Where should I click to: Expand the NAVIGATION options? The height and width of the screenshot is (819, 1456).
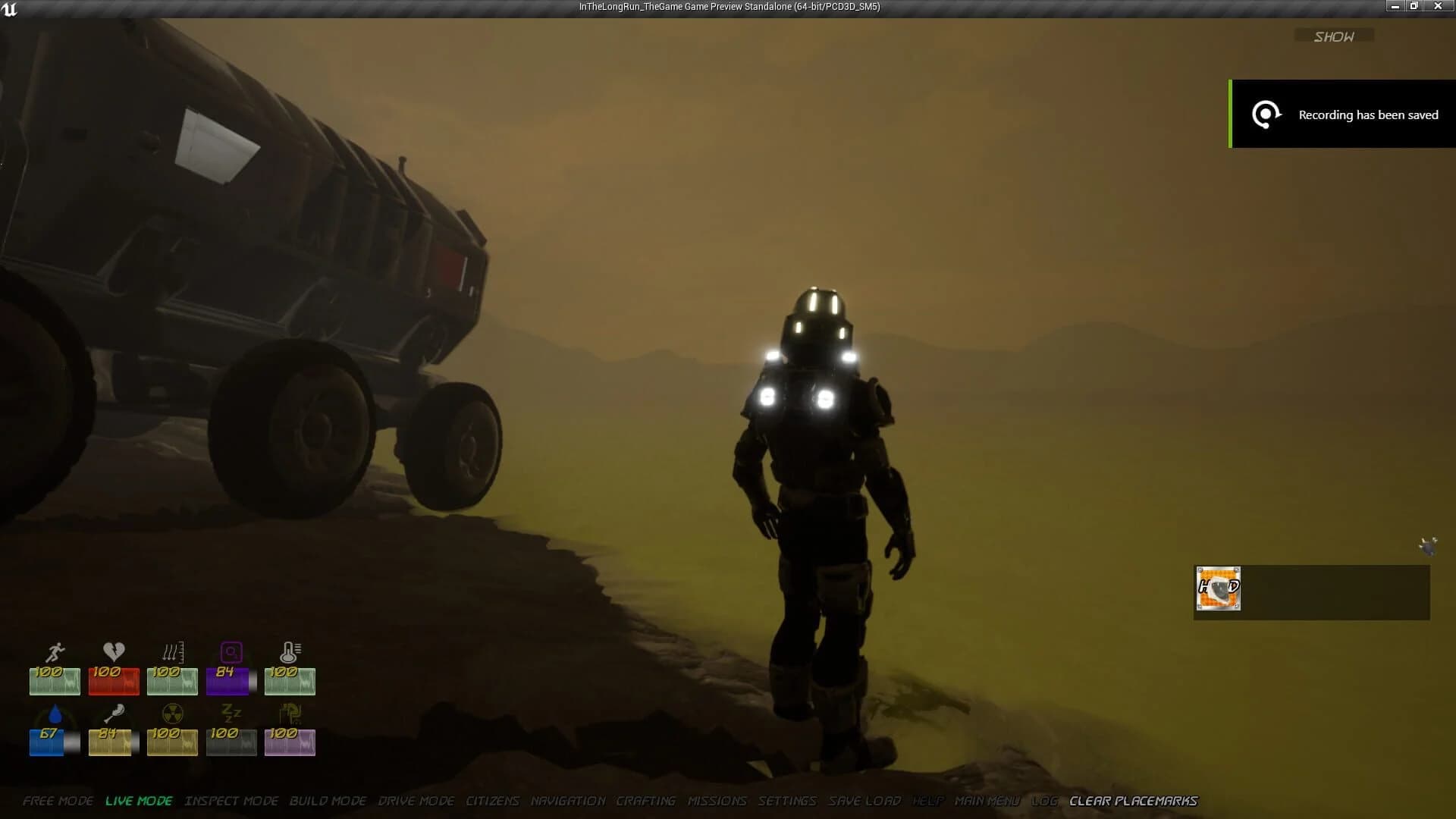[x=567, y=801]
